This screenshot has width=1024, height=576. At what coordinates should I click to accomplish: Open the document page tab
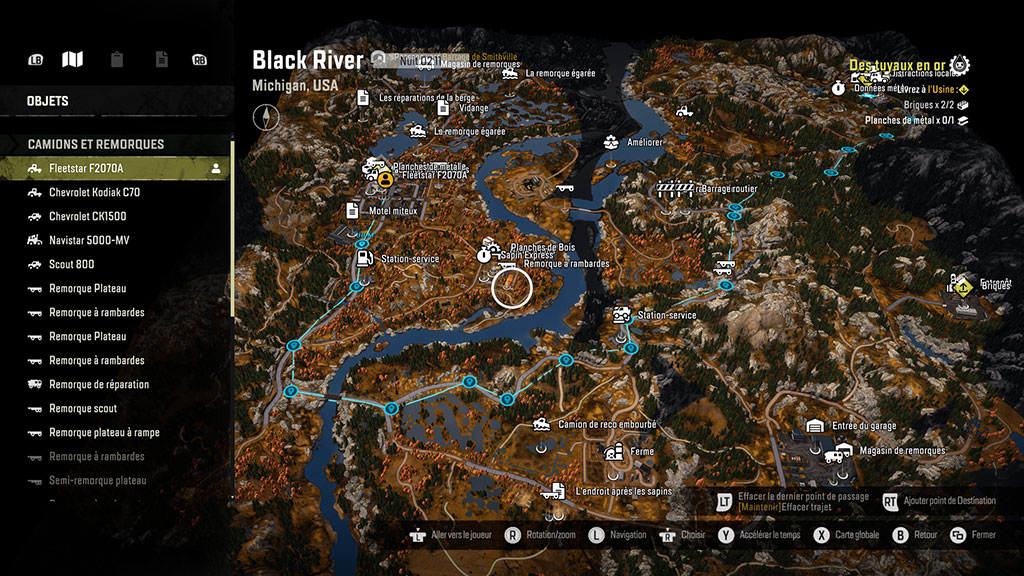point(161,60)
